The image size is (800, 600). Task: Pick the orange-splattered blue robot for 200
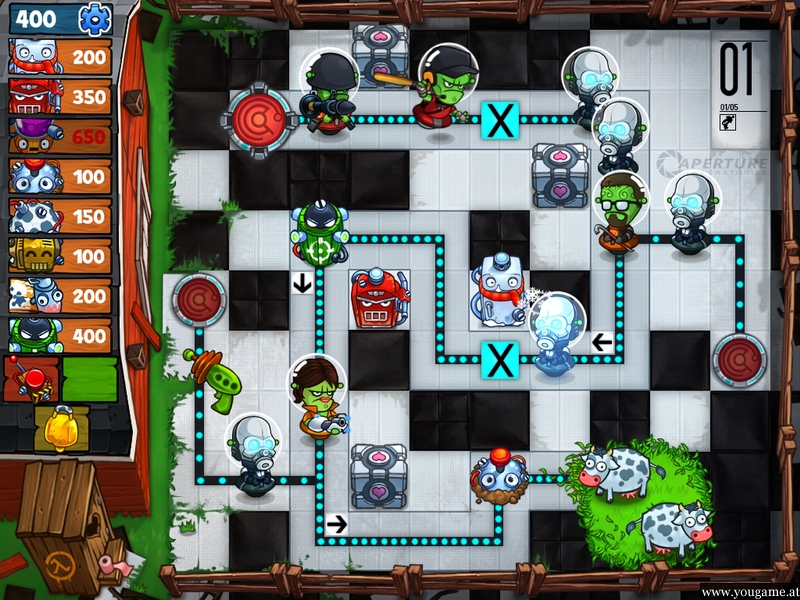pyautogui.click(x=60, y=297)
